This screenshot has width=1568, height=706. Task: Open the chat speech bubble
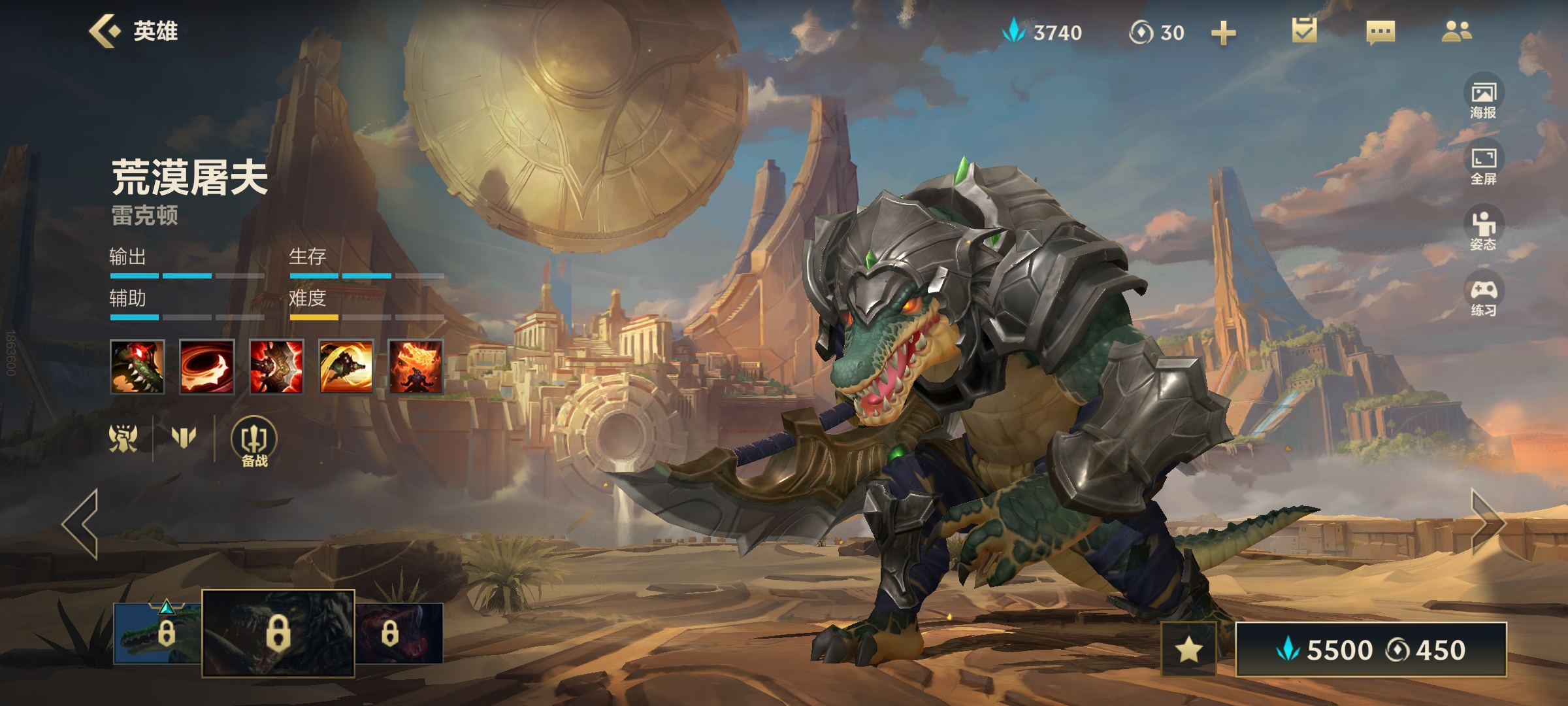(1380, 31)
